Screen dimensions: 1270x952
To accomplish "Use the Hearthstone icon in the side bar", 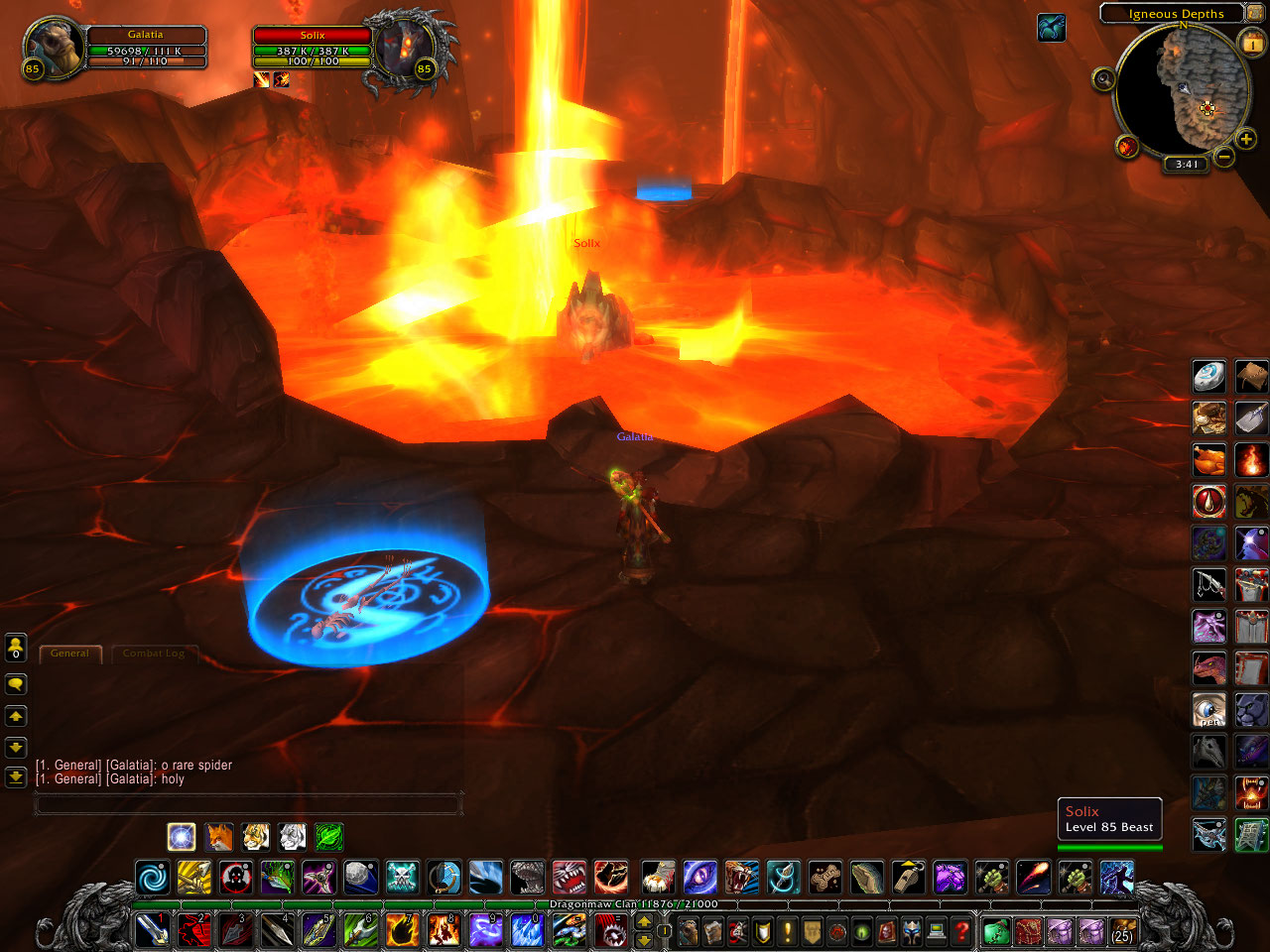I will 1208,377.
